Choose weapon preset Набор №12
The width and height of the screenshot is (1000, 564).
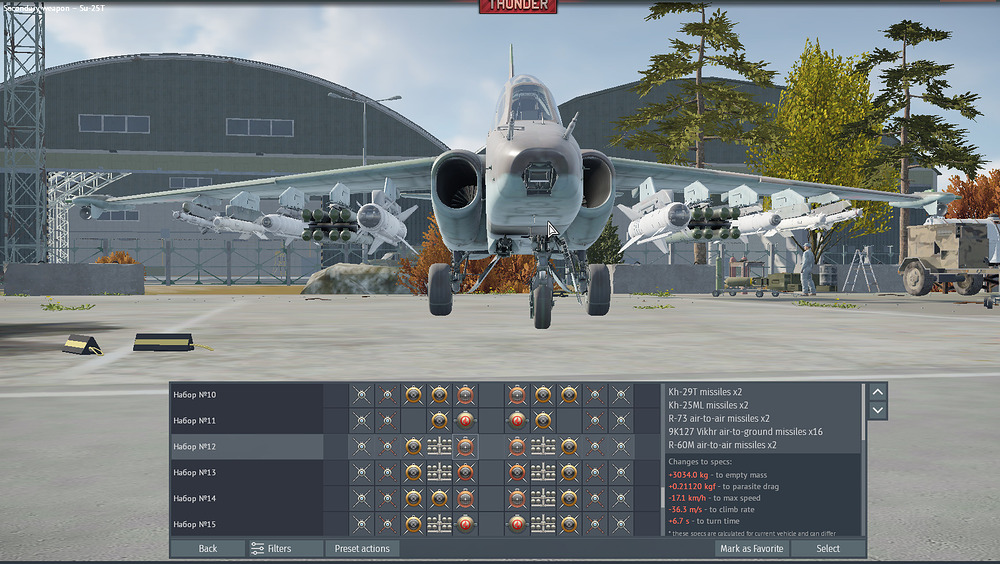tap(246, 447)
